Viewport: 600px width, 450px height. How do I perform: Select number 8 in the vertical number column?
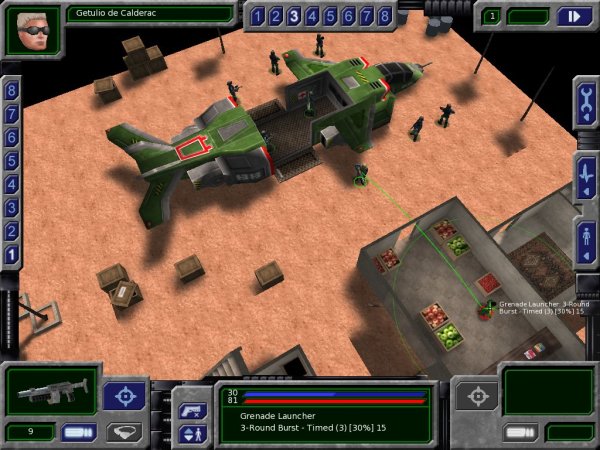pos(12,90)
